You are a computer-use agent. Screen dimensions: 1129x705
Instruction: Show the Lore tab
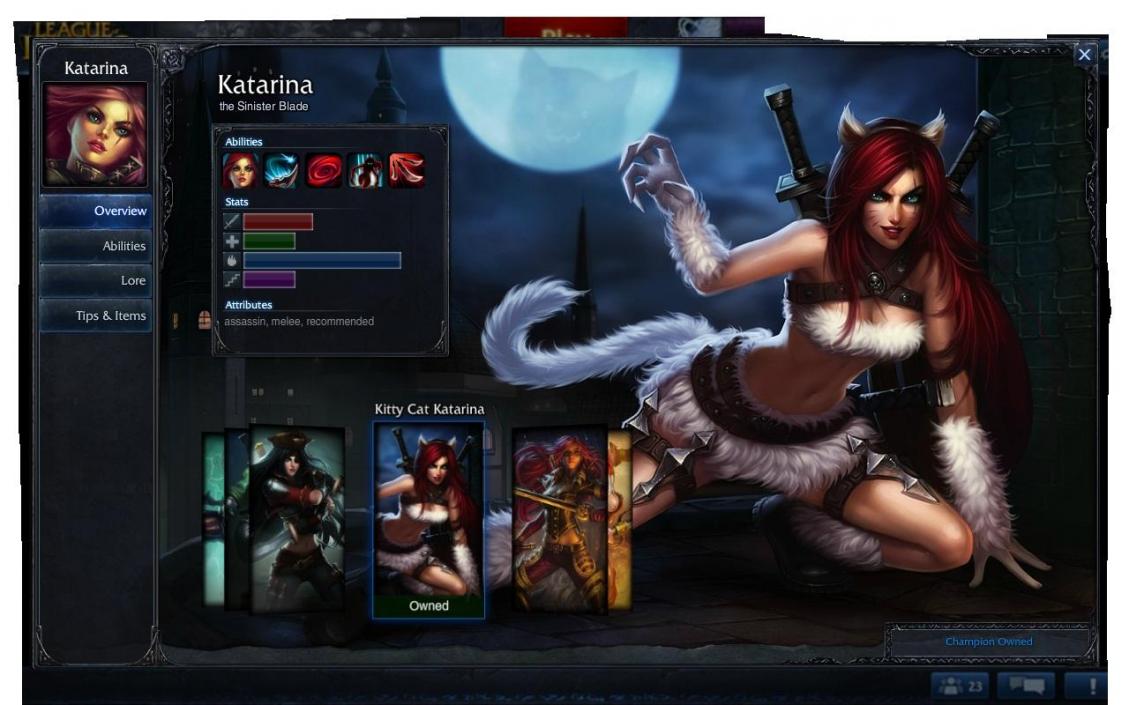coord(96,281)
